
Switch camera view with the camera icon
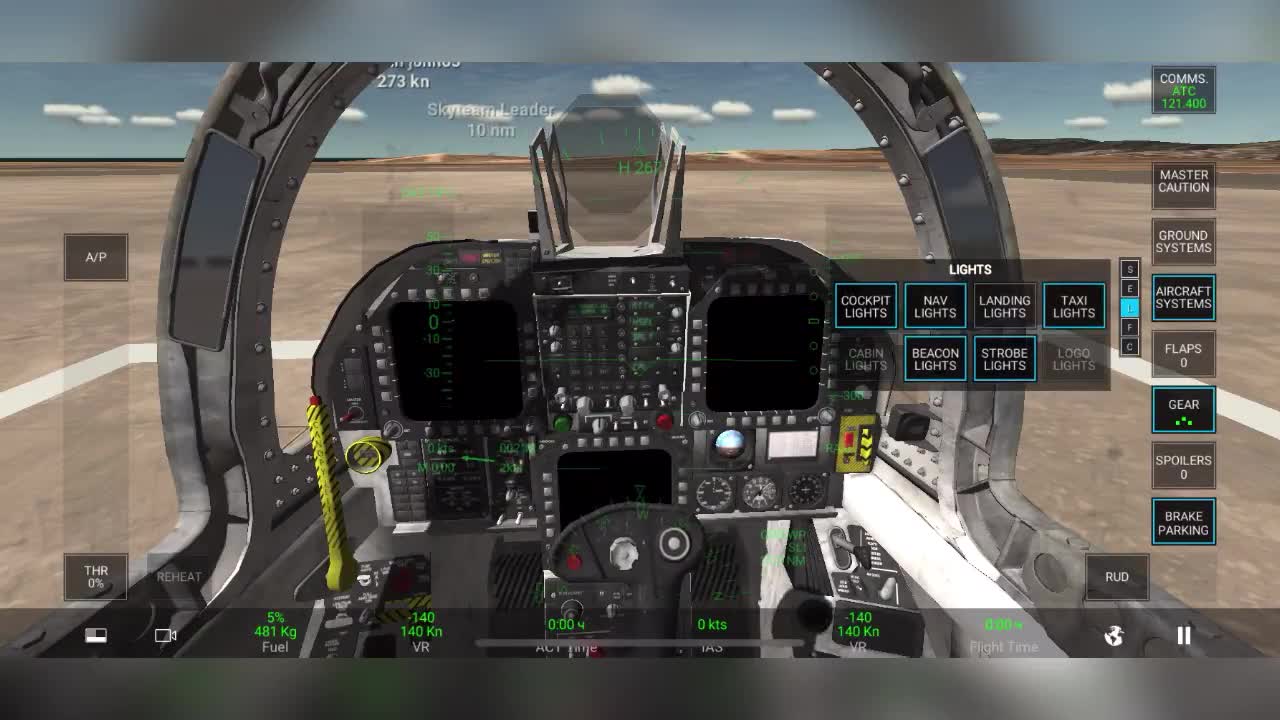point(163,635)
